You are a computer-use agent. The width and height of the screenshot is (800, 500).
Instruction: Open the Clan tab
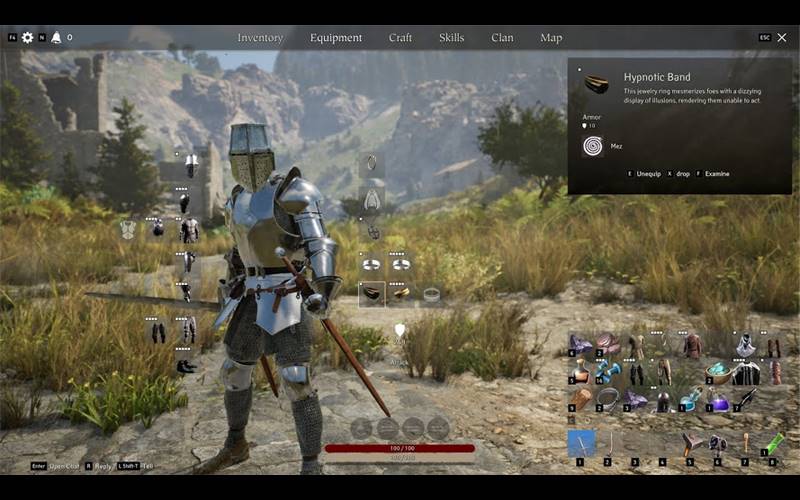point(502,38)
